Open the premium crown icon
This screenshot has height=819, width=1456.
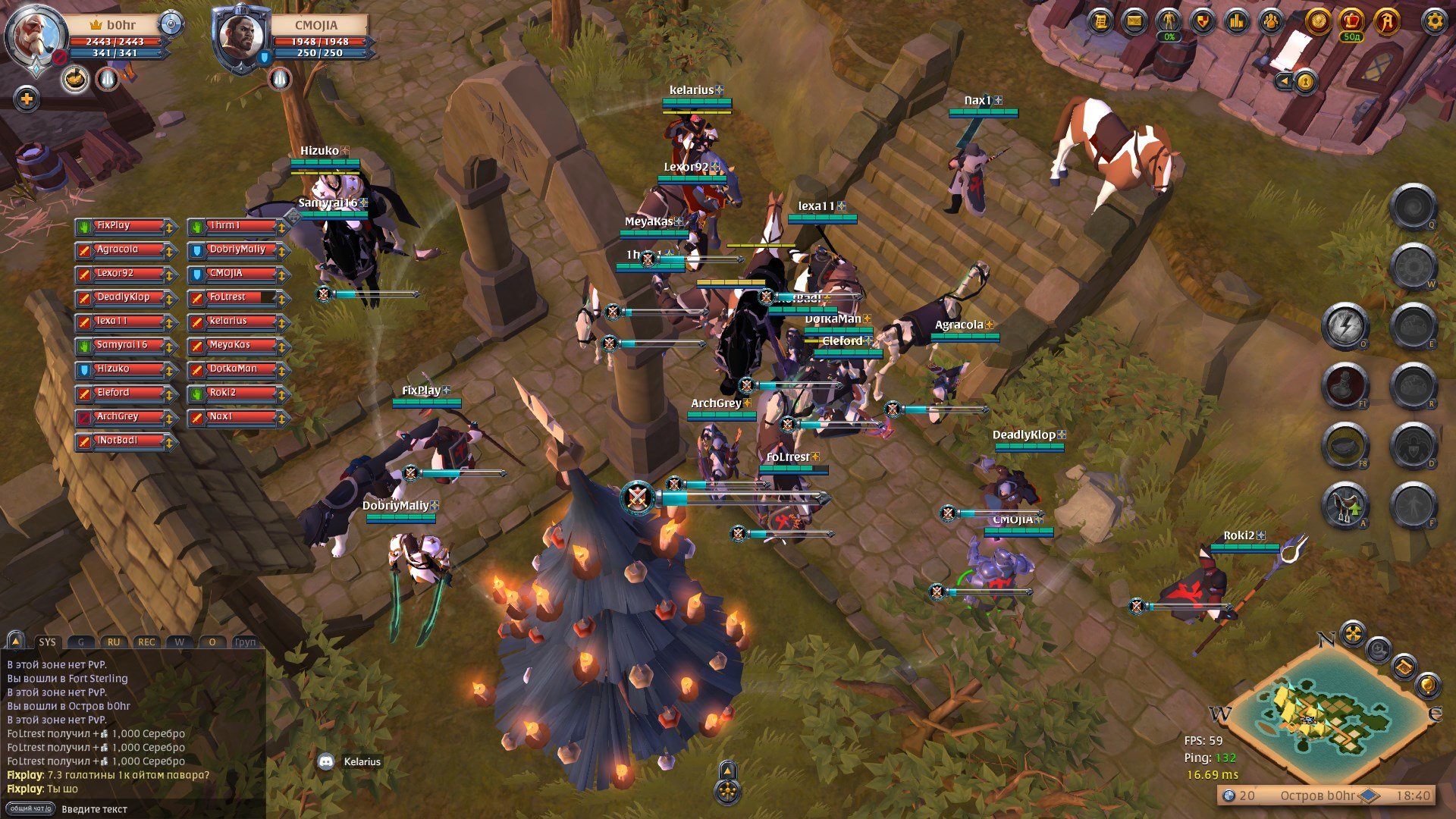tap(1351, 21)
